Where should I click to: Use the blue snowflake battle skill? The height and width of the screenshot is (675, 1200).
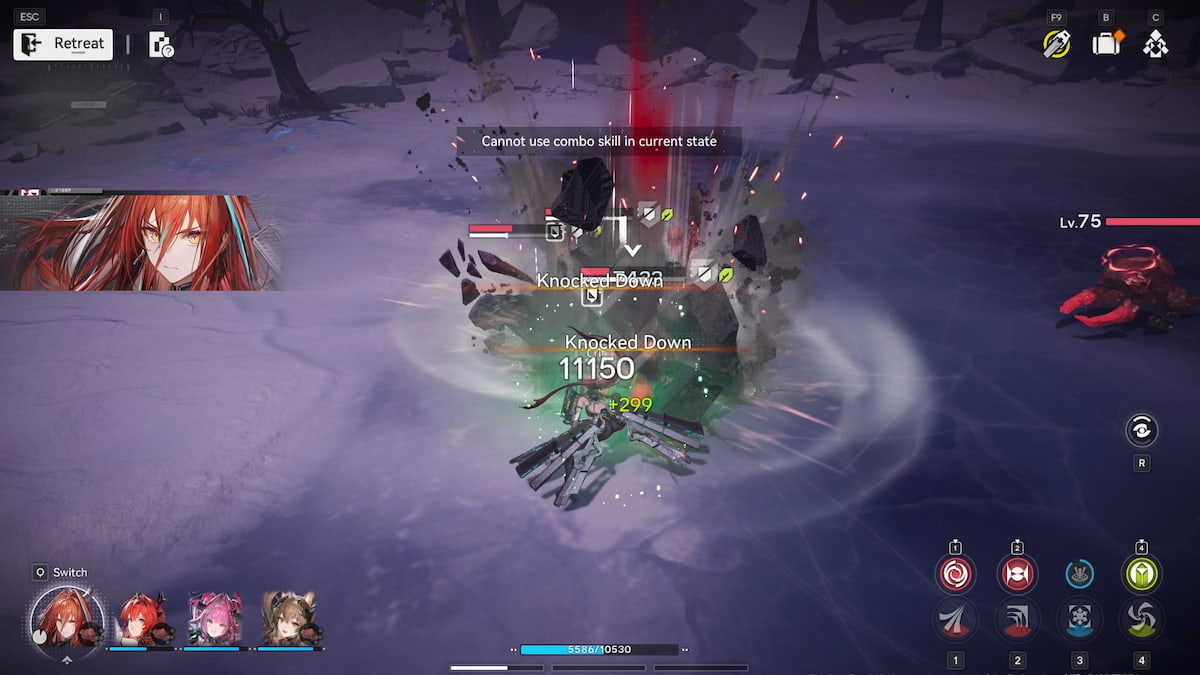coord(1079,620)
